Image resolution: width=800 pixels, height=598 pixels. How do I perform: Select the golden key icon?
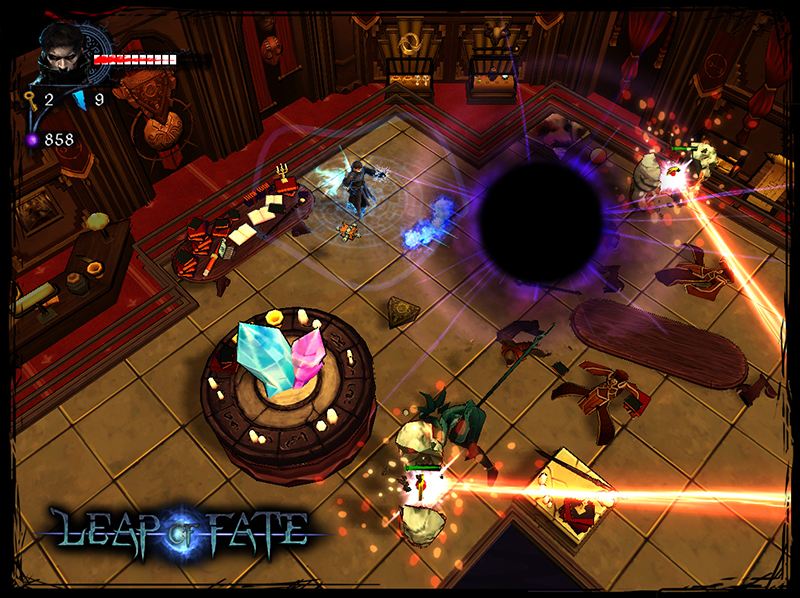pyautogui.click(x=30, y=99)
